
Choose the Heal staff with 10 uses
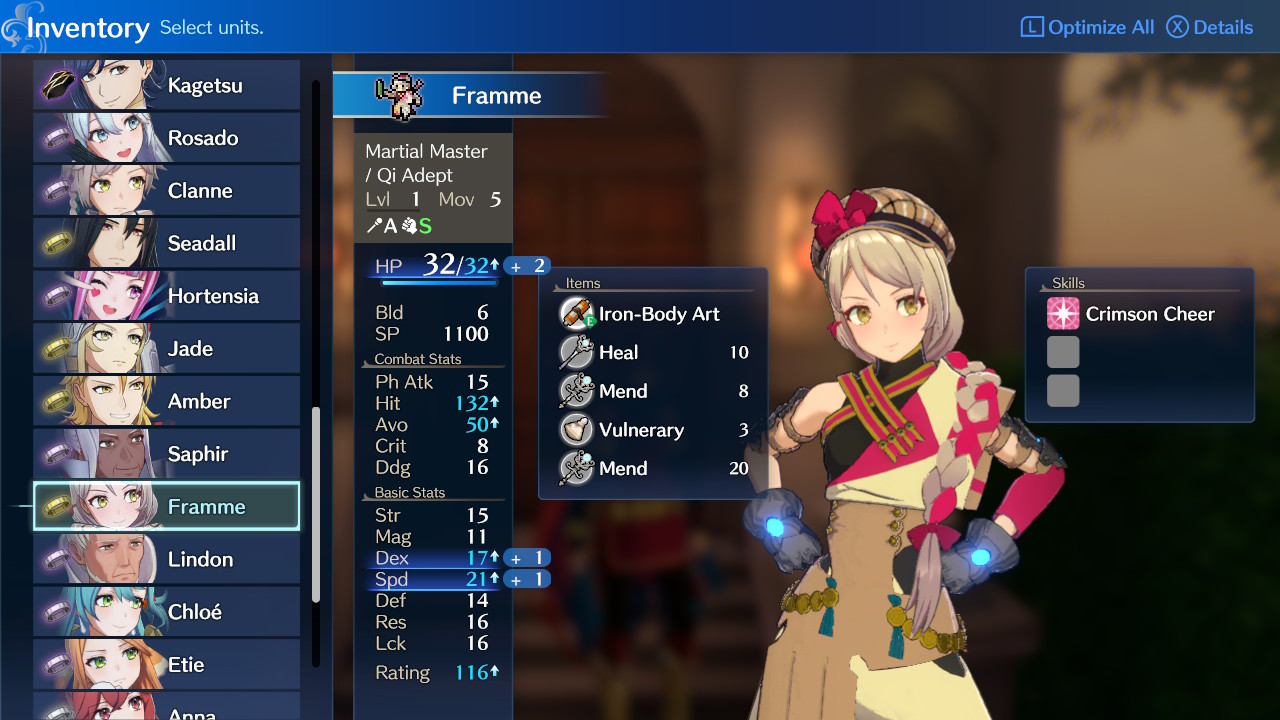[654, 353]
